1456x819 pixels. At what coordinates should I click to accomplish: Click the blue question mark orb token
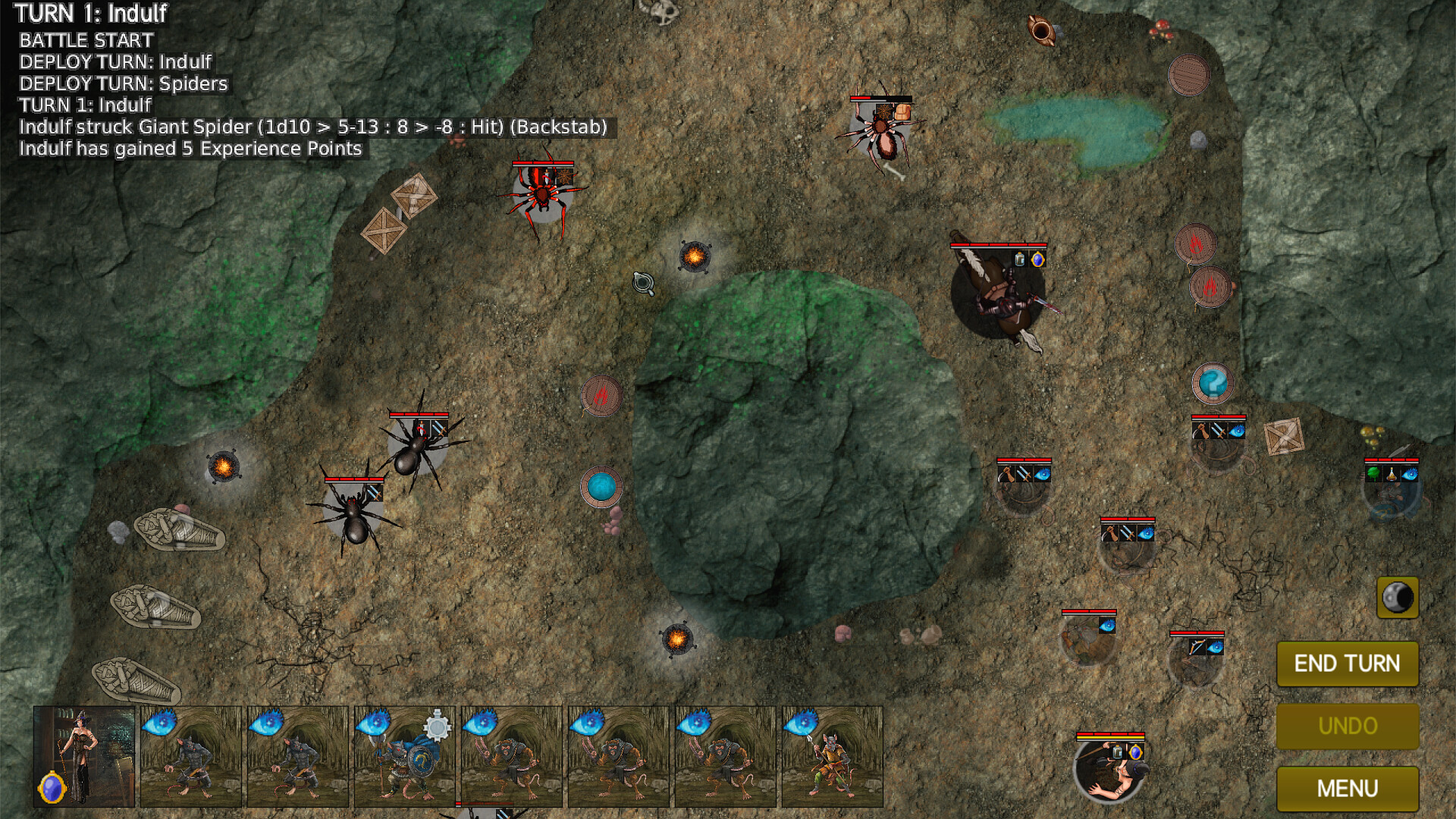click(1213, 383)
